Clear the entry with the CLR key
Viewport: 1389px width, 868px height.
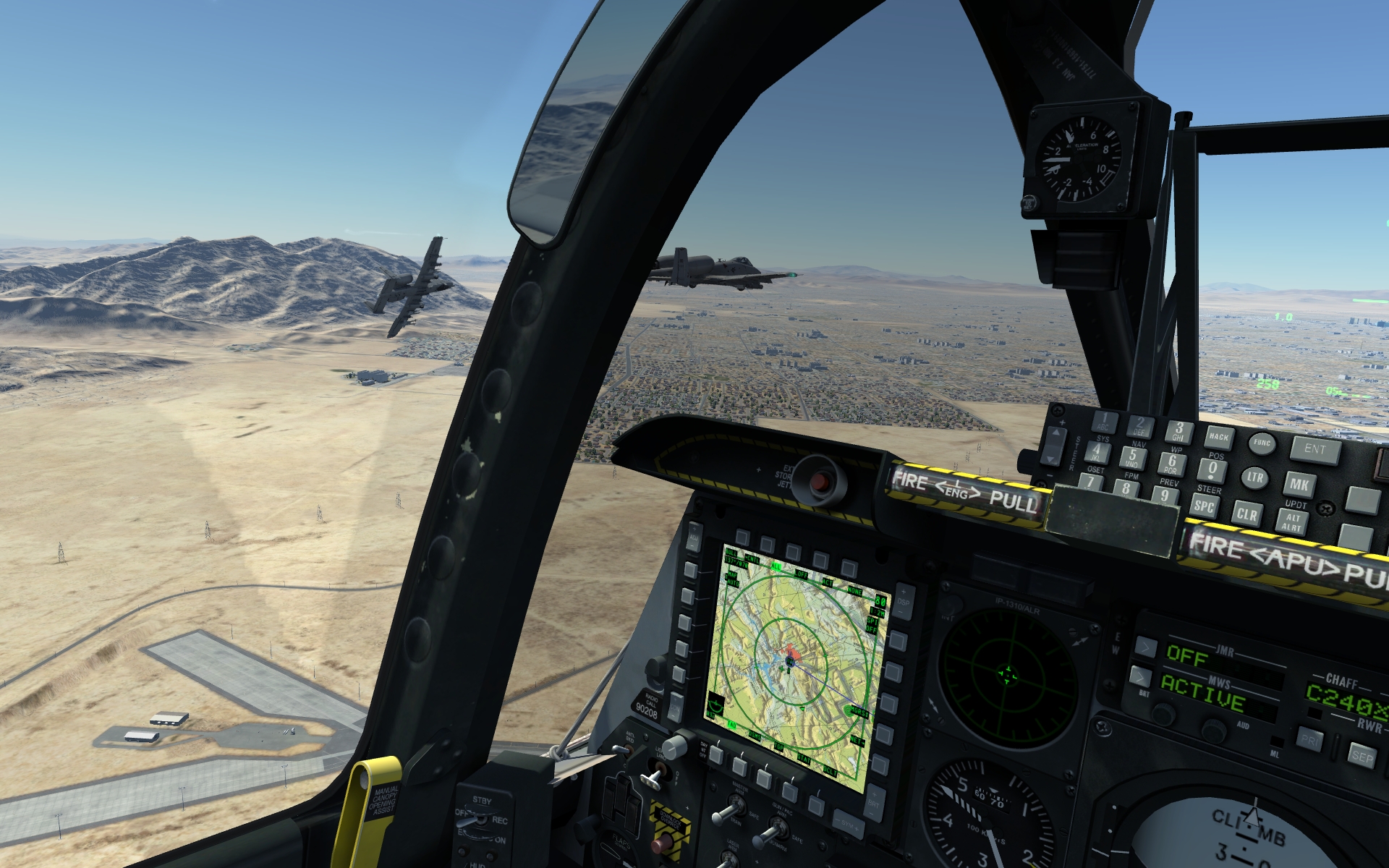click(x=1246, y=514)
